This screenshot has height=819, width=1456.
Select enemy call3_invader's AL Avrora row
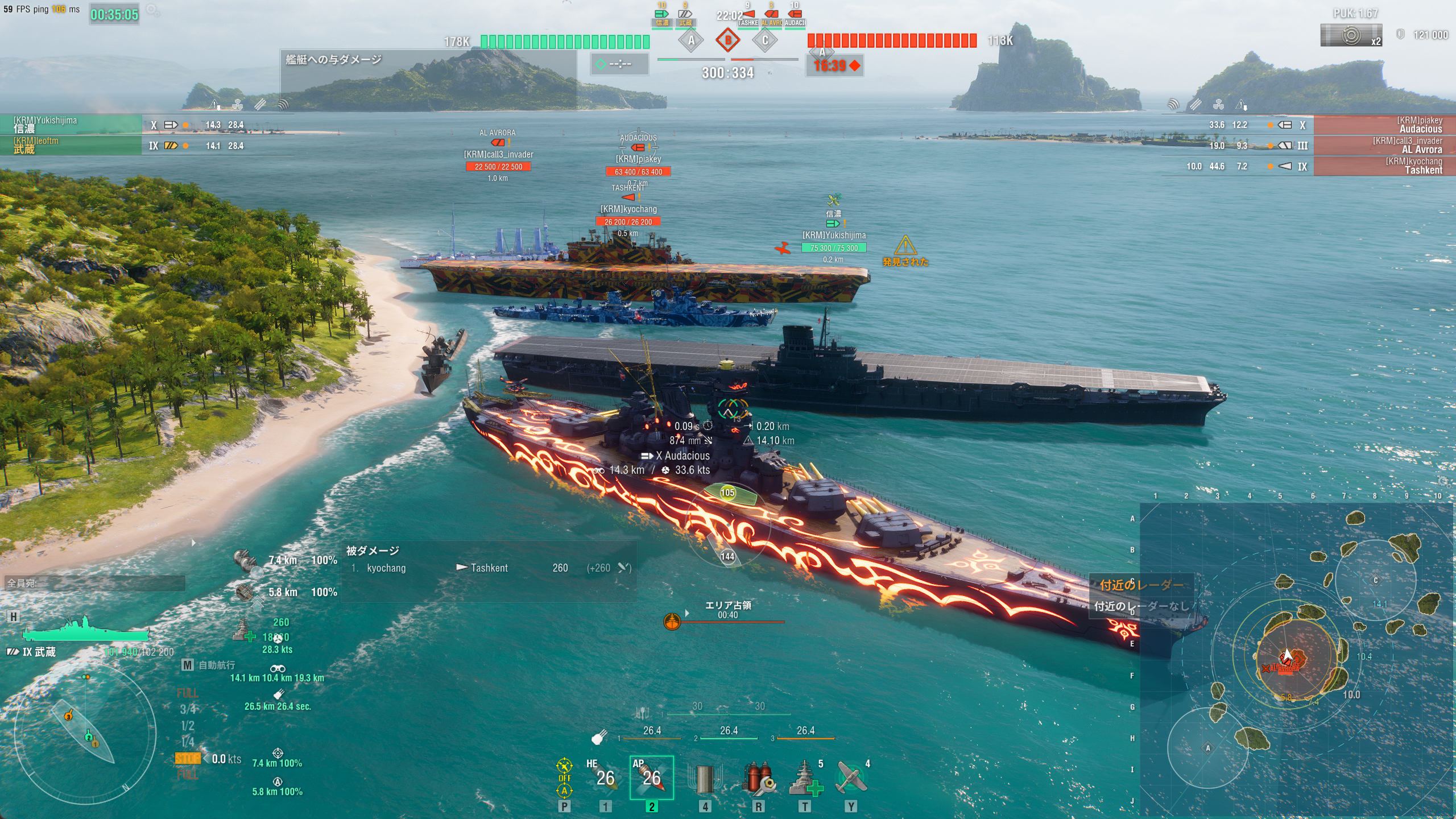point(1383,146)
